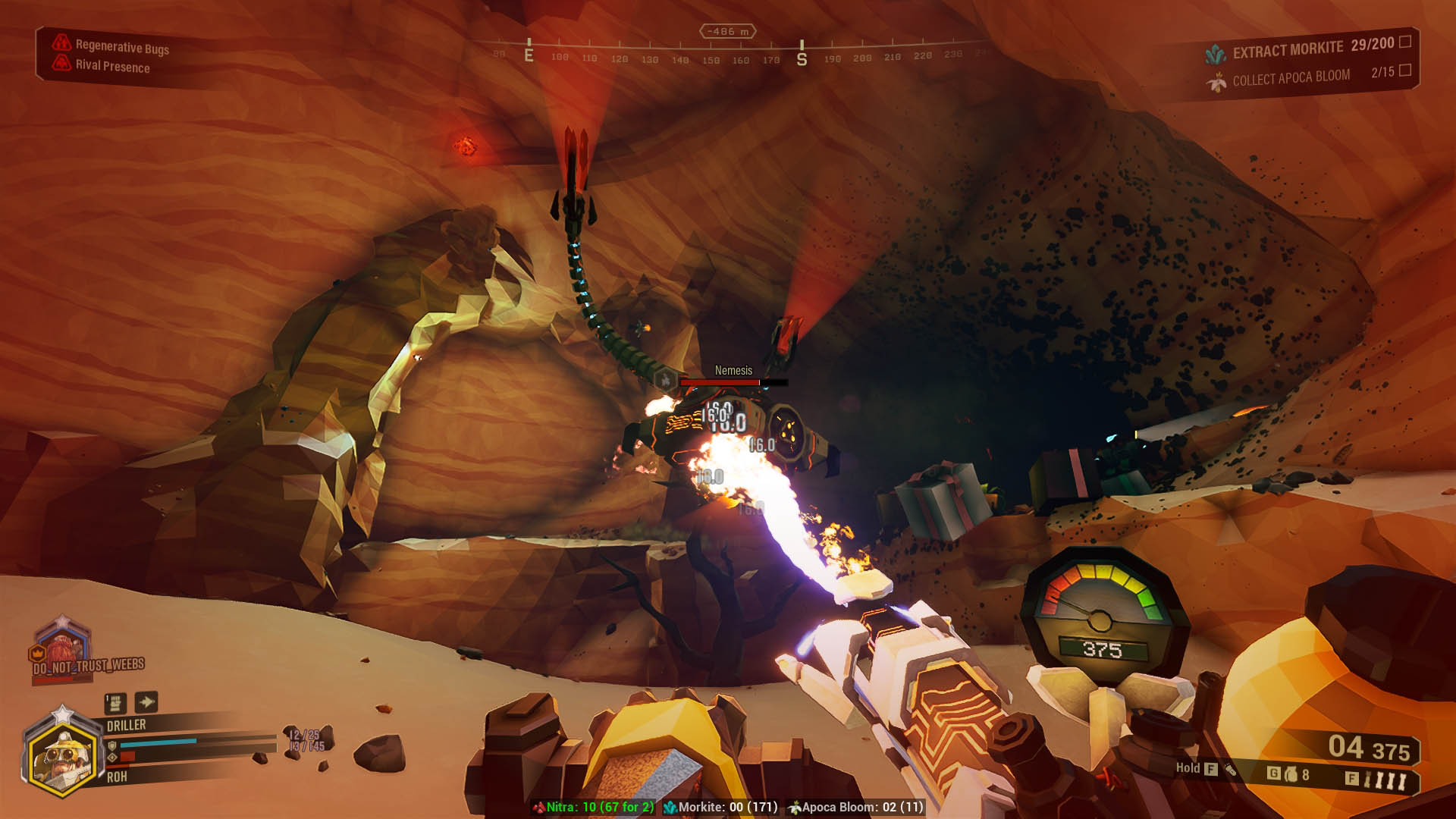Tick the Extract Morkite objective checkbox
Screen dimensions: 1456x819
tap(1405, 42)
